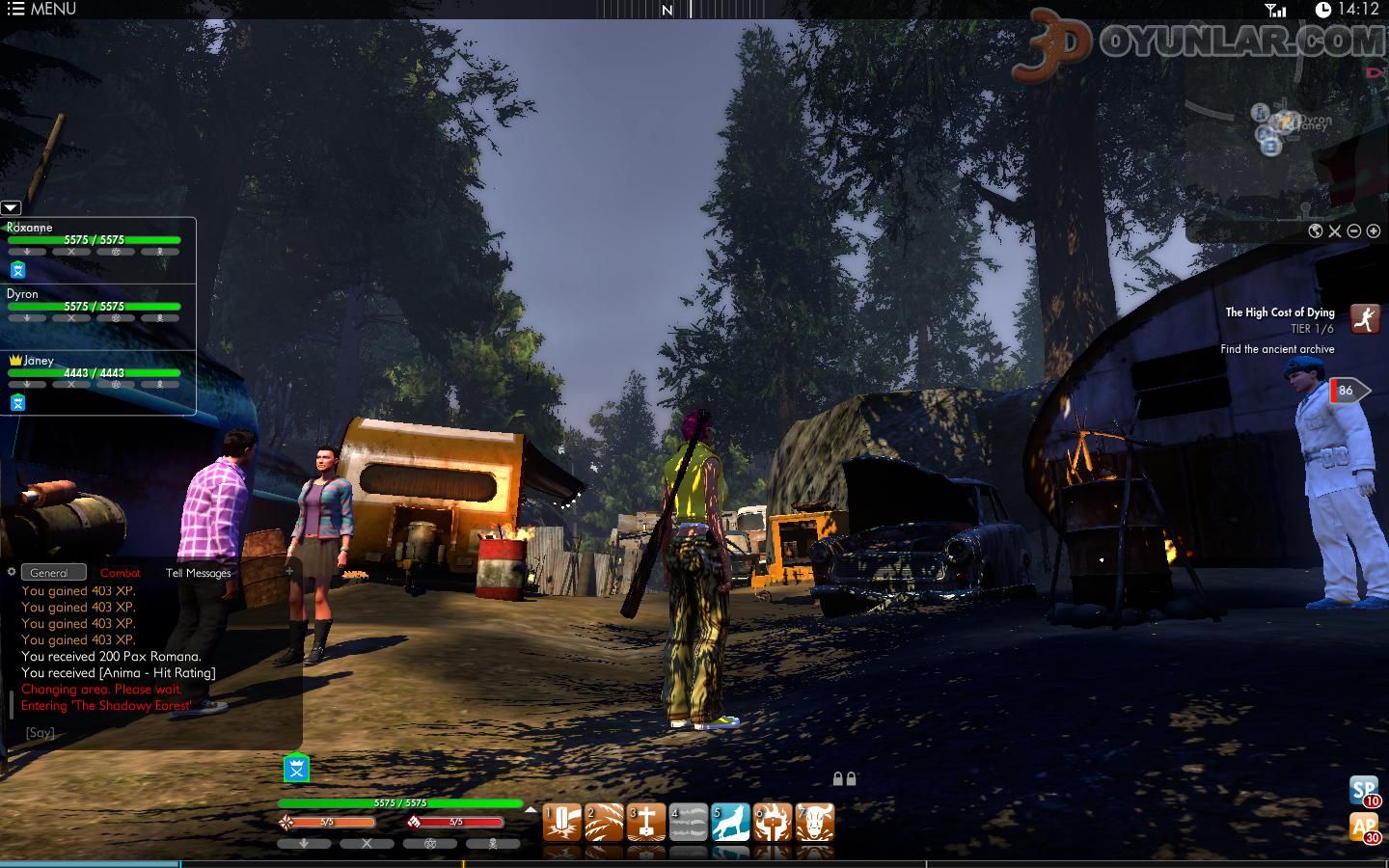Open the Combat chat tab
The image size is (1389, 868).
click(x=121, y=573)
